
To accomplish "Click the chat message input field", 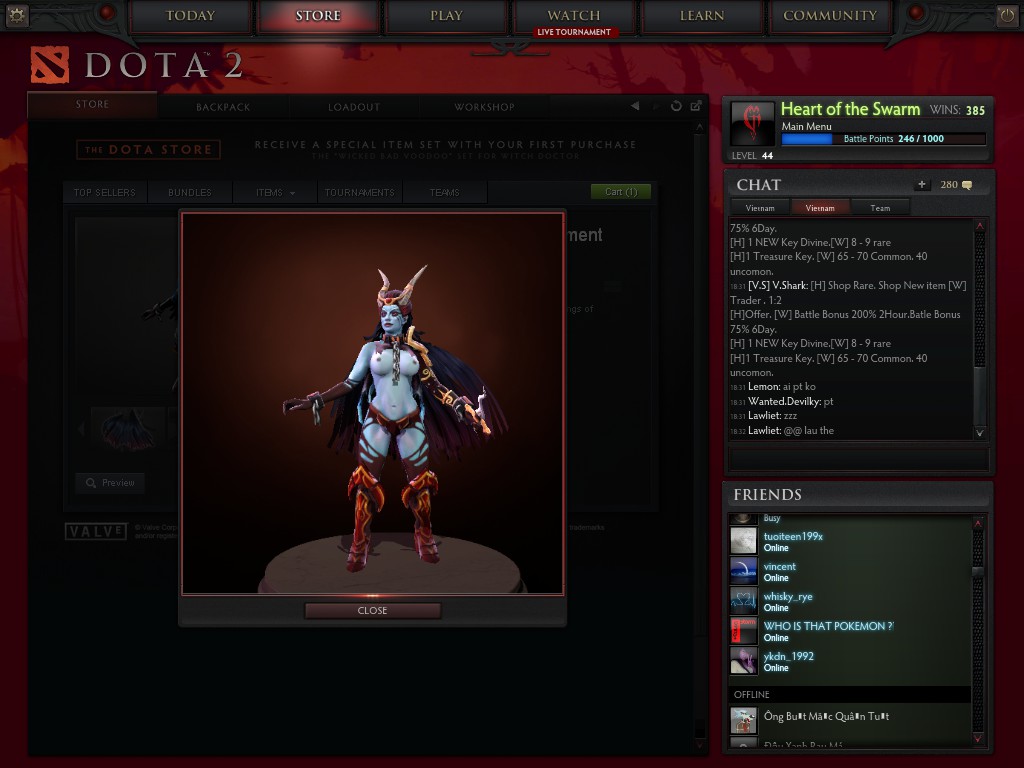I will pos(858,459).
